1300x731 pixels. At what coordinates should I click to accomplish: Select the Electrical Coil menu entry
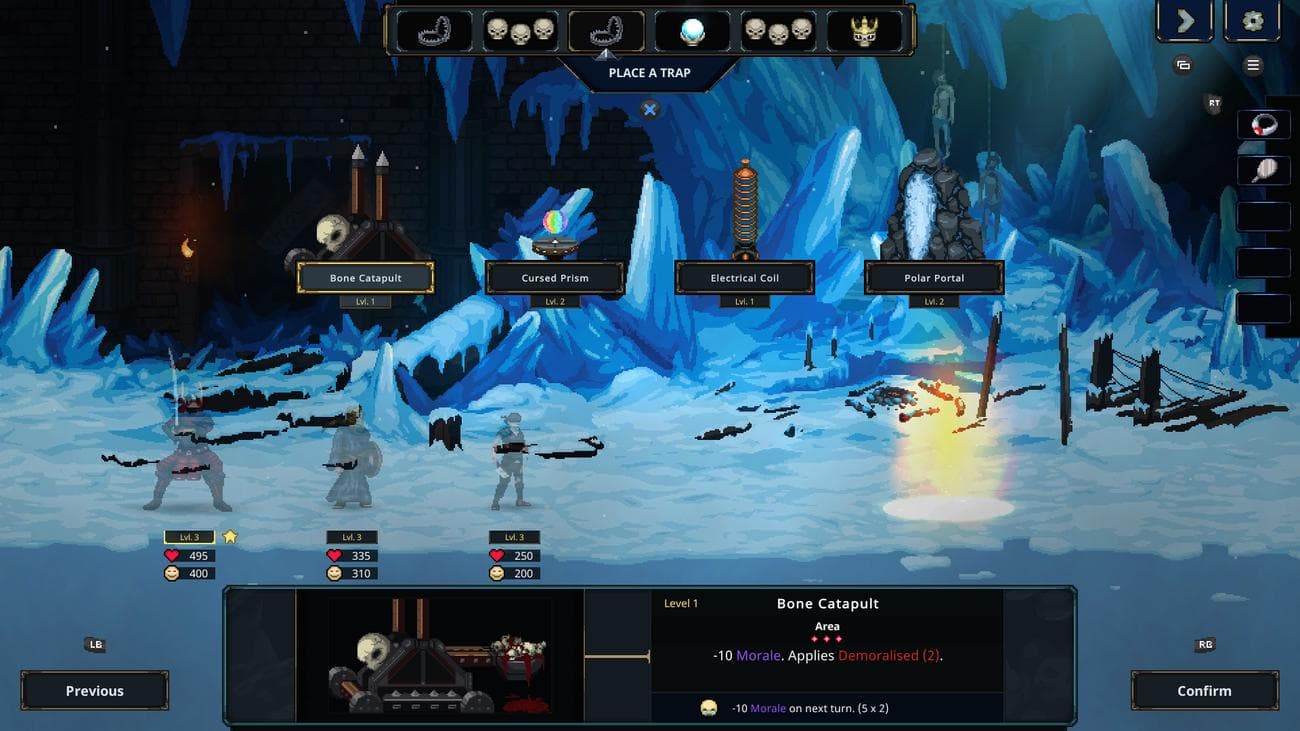click(x=743, y=278)
